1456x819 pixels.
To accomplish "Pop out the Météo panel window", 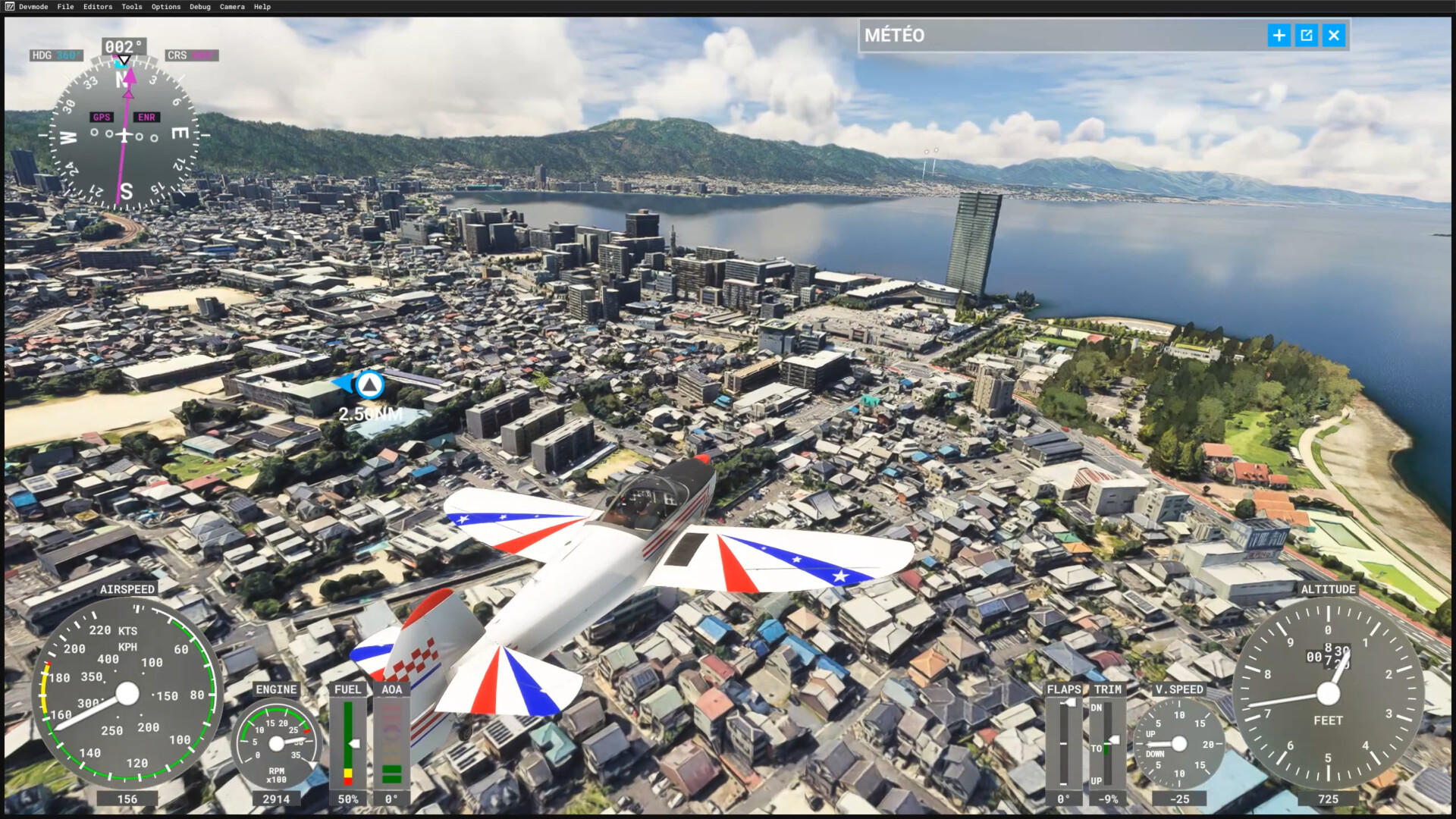I will (x=1306, y=36).
